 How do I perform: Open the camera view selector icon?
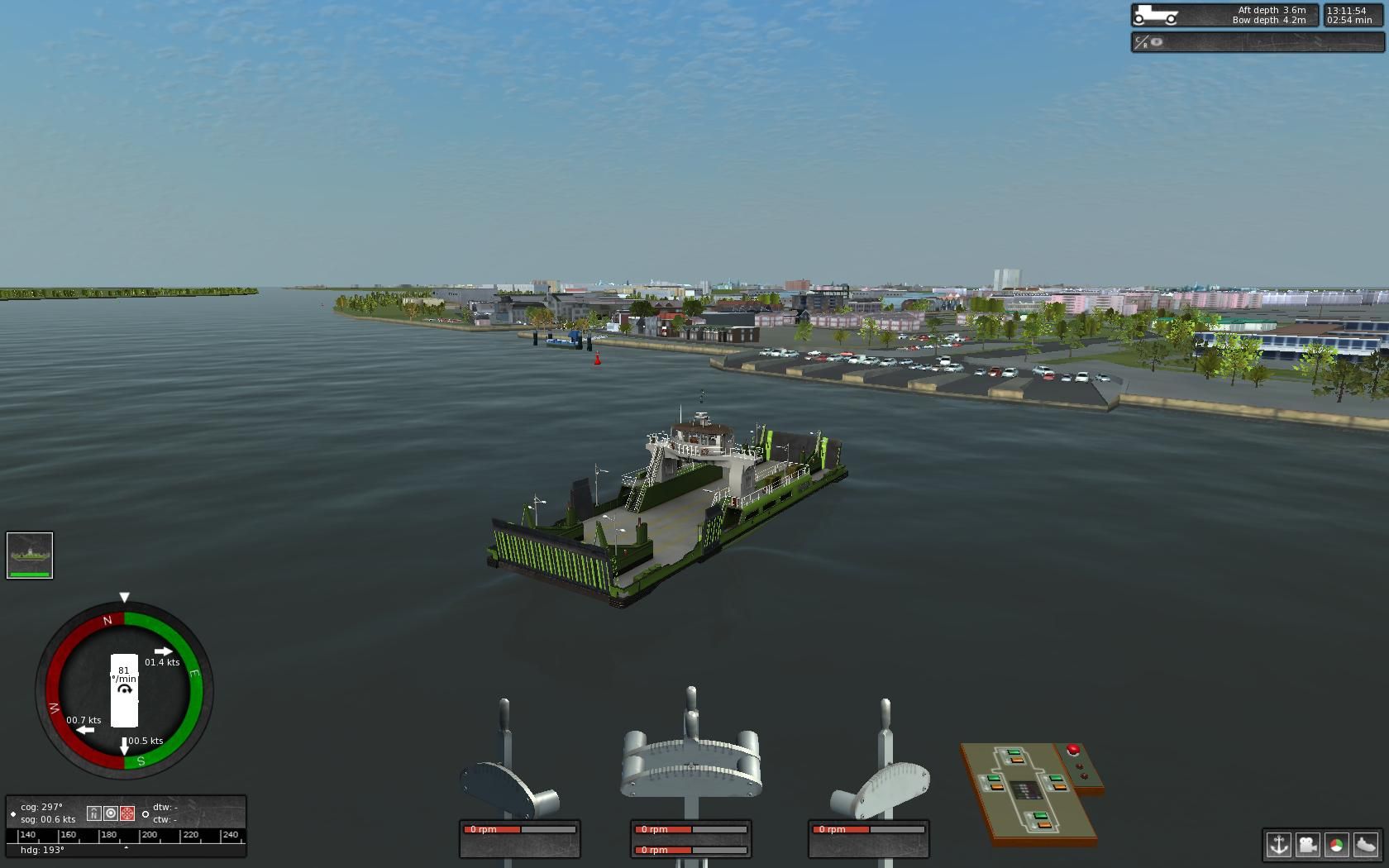click(x=1309, y=844)
